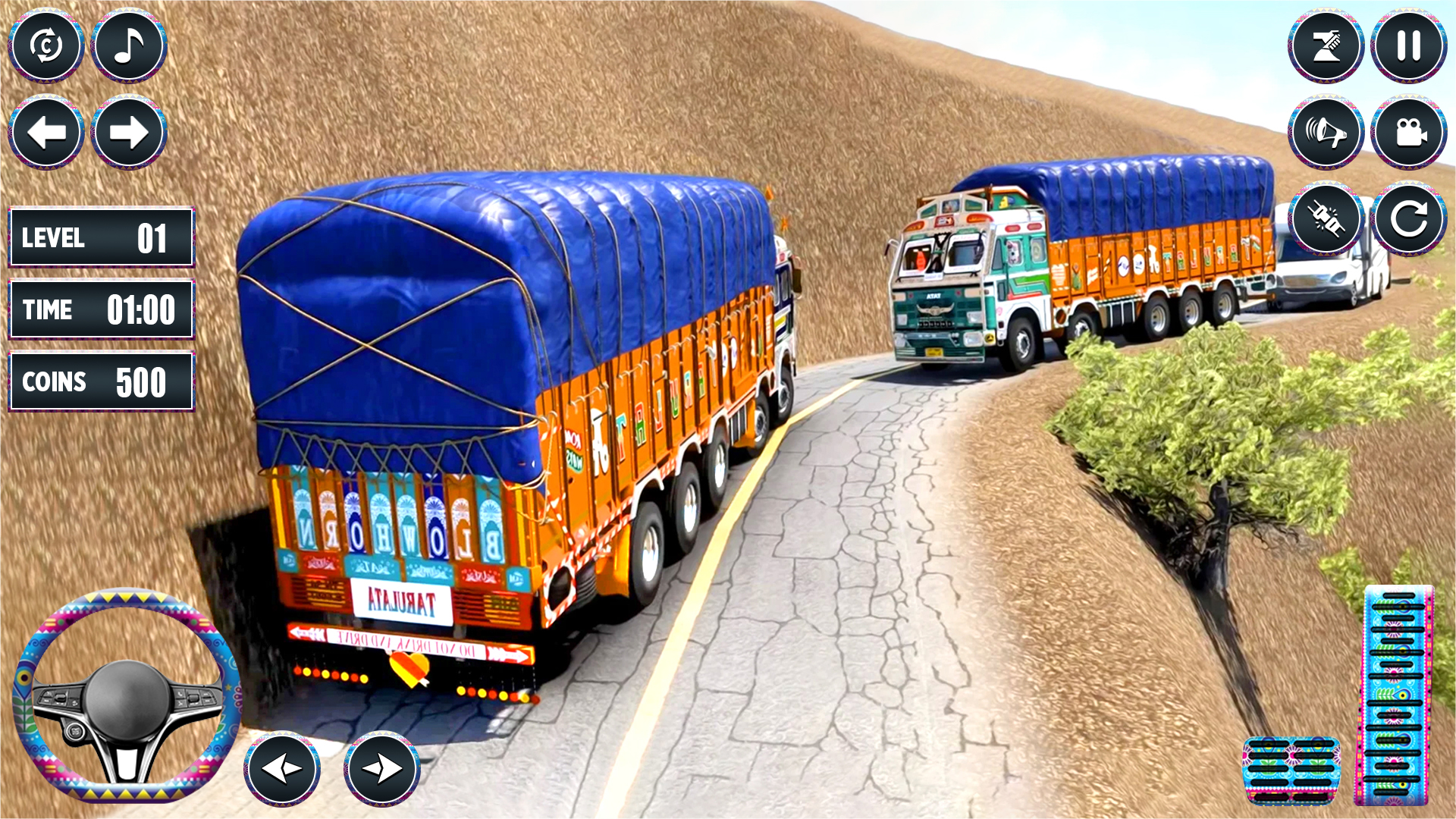Select the LEVEL 01 indicator panel
Image resolution: width=1456 pixels, height=819 pixels.
(x=101, y=237)
